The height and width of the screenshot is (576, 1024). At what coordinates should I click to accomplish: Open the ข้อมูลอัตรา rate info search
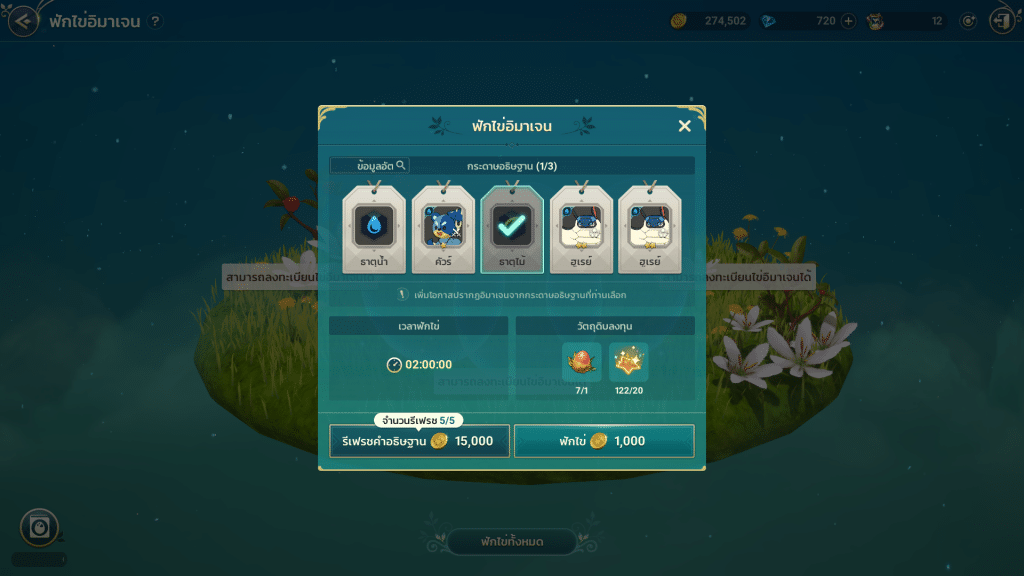[369, 165]
